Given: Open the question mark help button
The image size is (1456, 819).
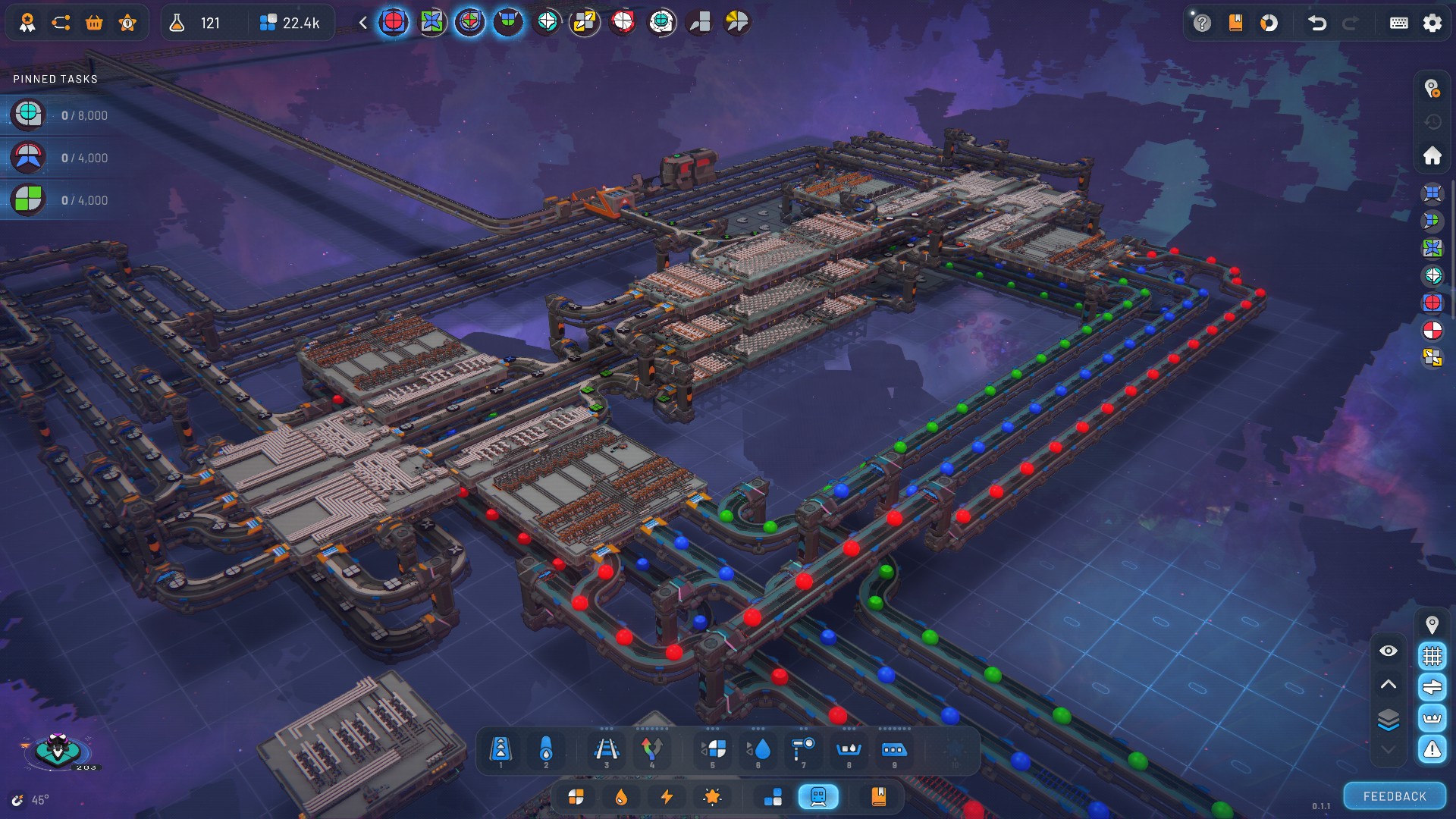Looking at the screenshot, I should (1202, 23).
